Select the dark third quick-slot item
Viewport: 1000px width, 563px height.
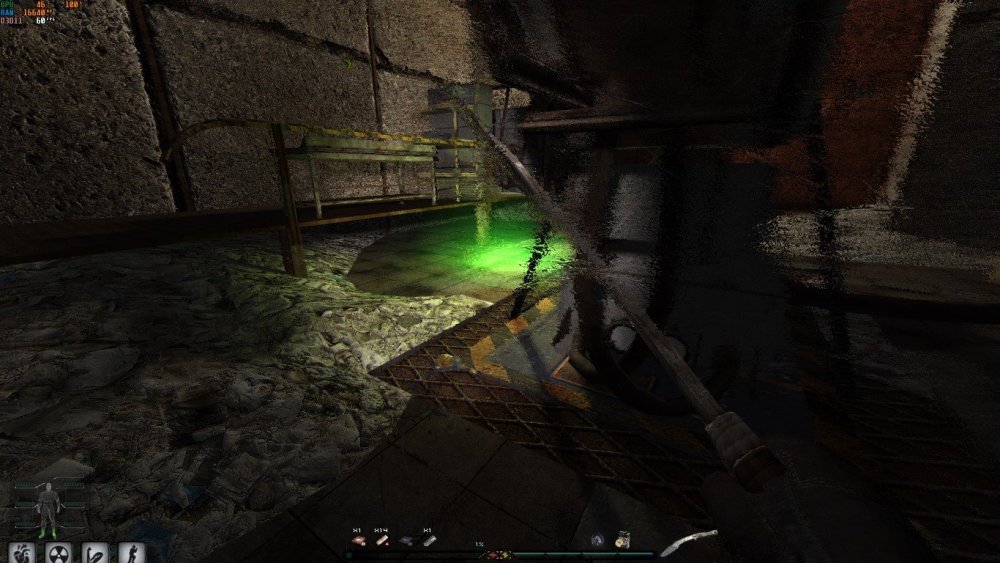(x=405, y=541)
